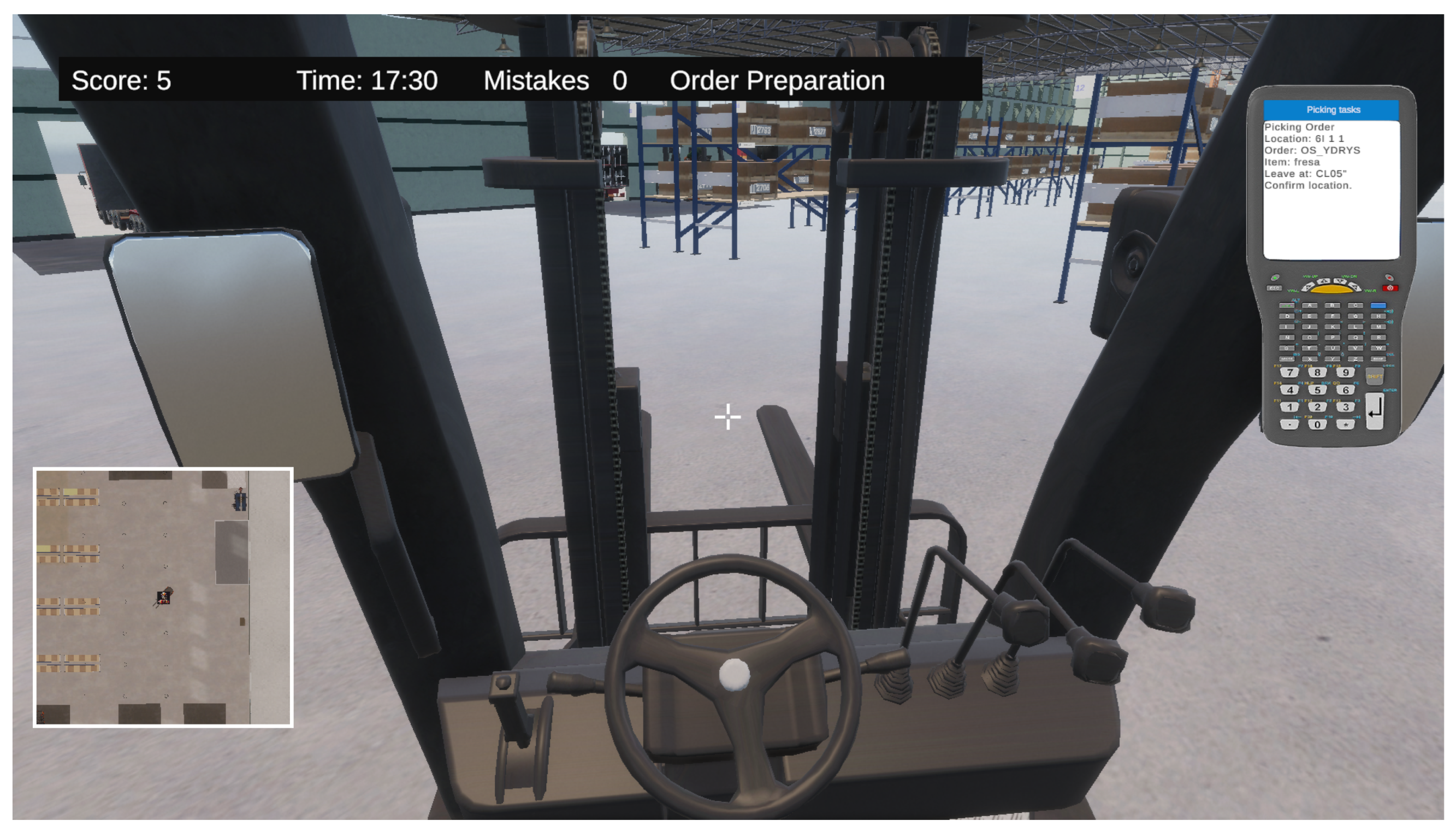Screen dimensions: 1456x832
Task: Tap the letter S key on the handheld
Action: click(1286, 348)
